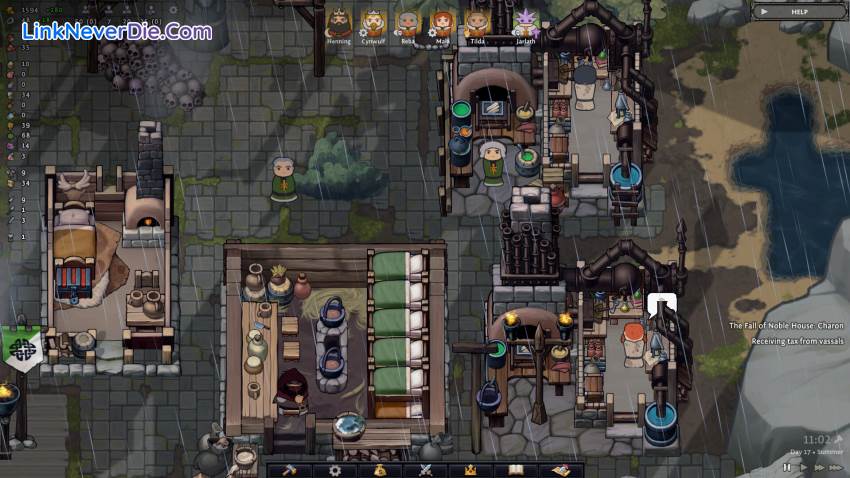Select Jarlath's purple portrait
Viewport: 850px width, 478px height.
pyautogui.click(x=525, y=22)
